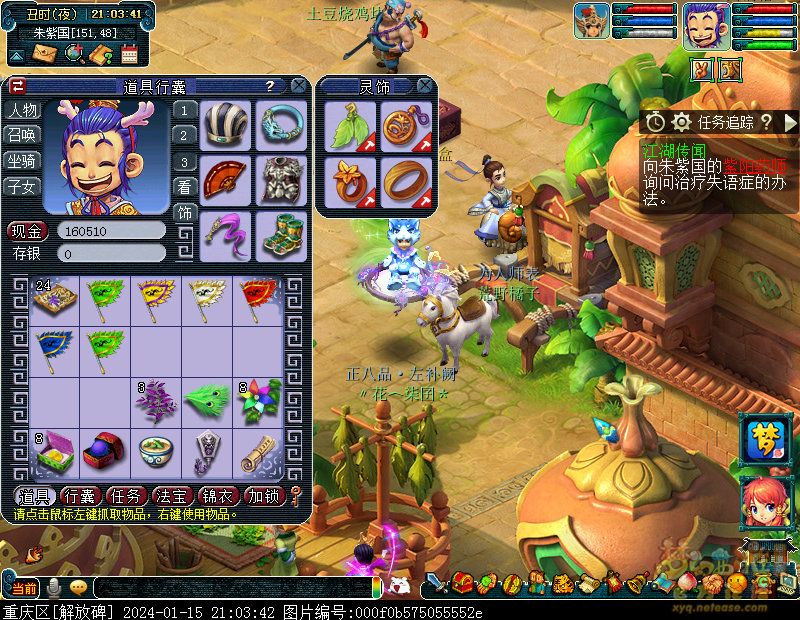Click the 现金 cash button

click(29, 231)
